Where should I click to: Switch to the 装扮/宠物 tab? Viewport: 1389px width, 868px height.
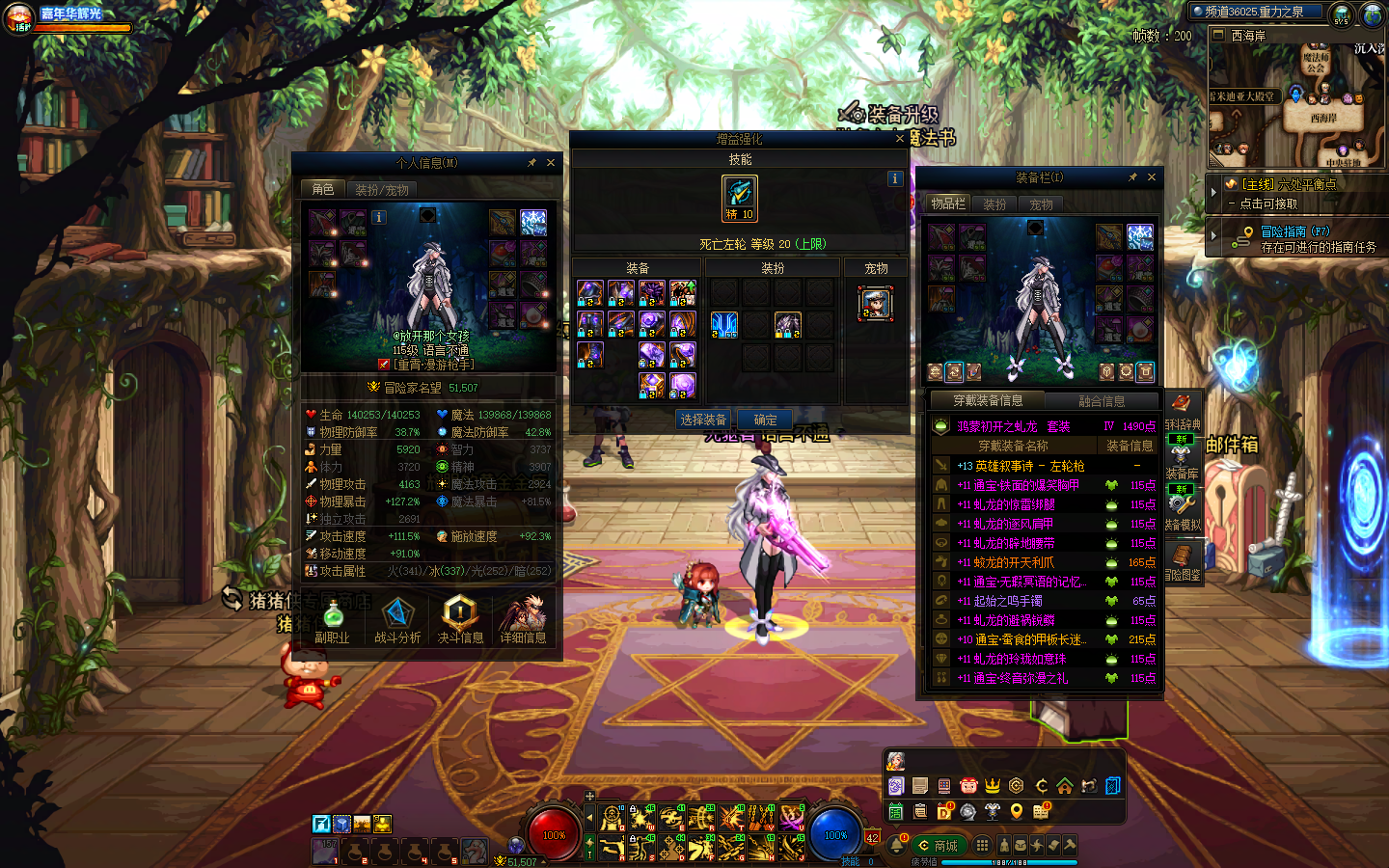point(382,190)
